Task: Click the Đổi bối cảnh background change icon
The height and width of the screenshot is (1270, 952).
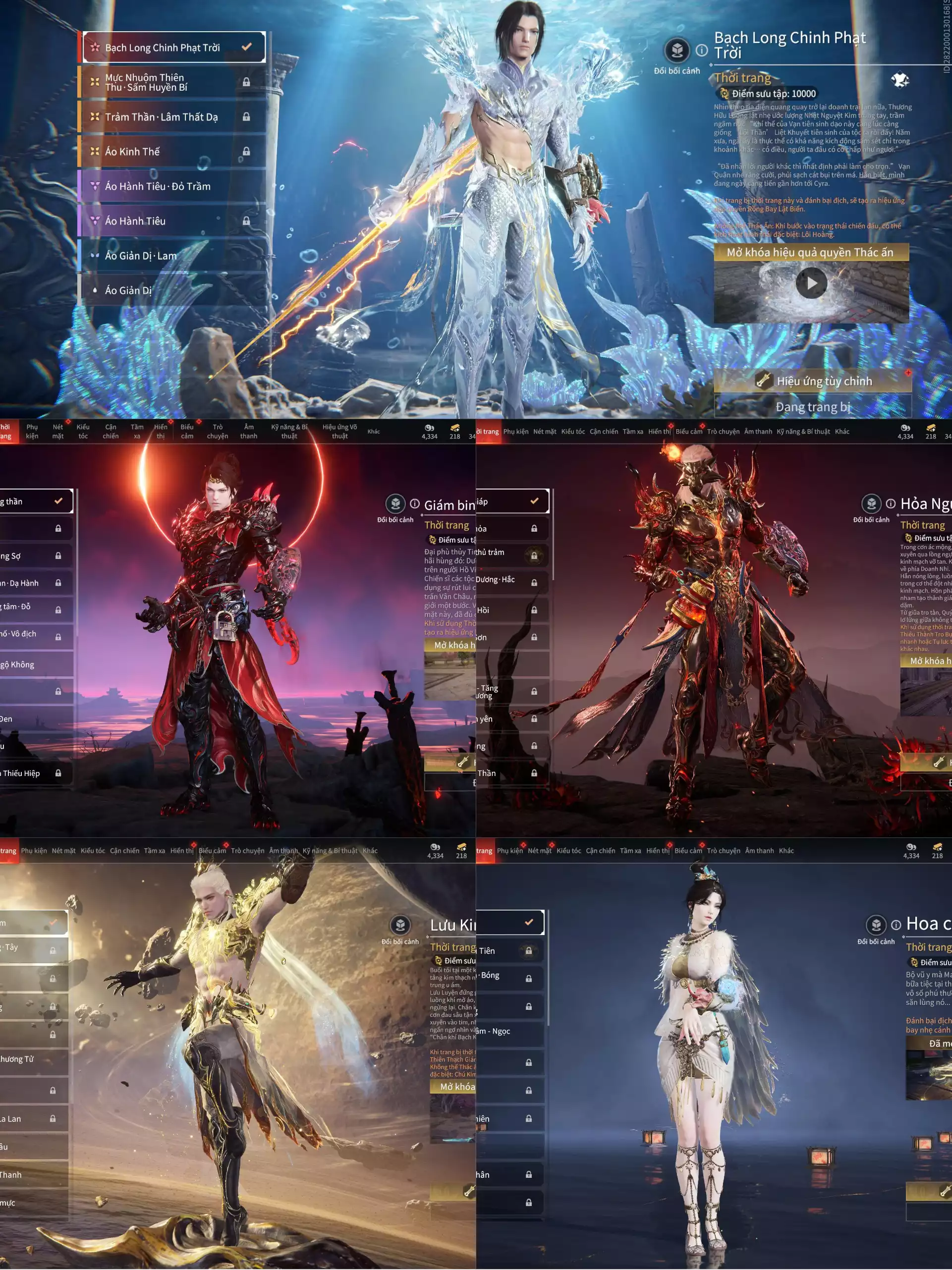Action: [x=677, y=51]
